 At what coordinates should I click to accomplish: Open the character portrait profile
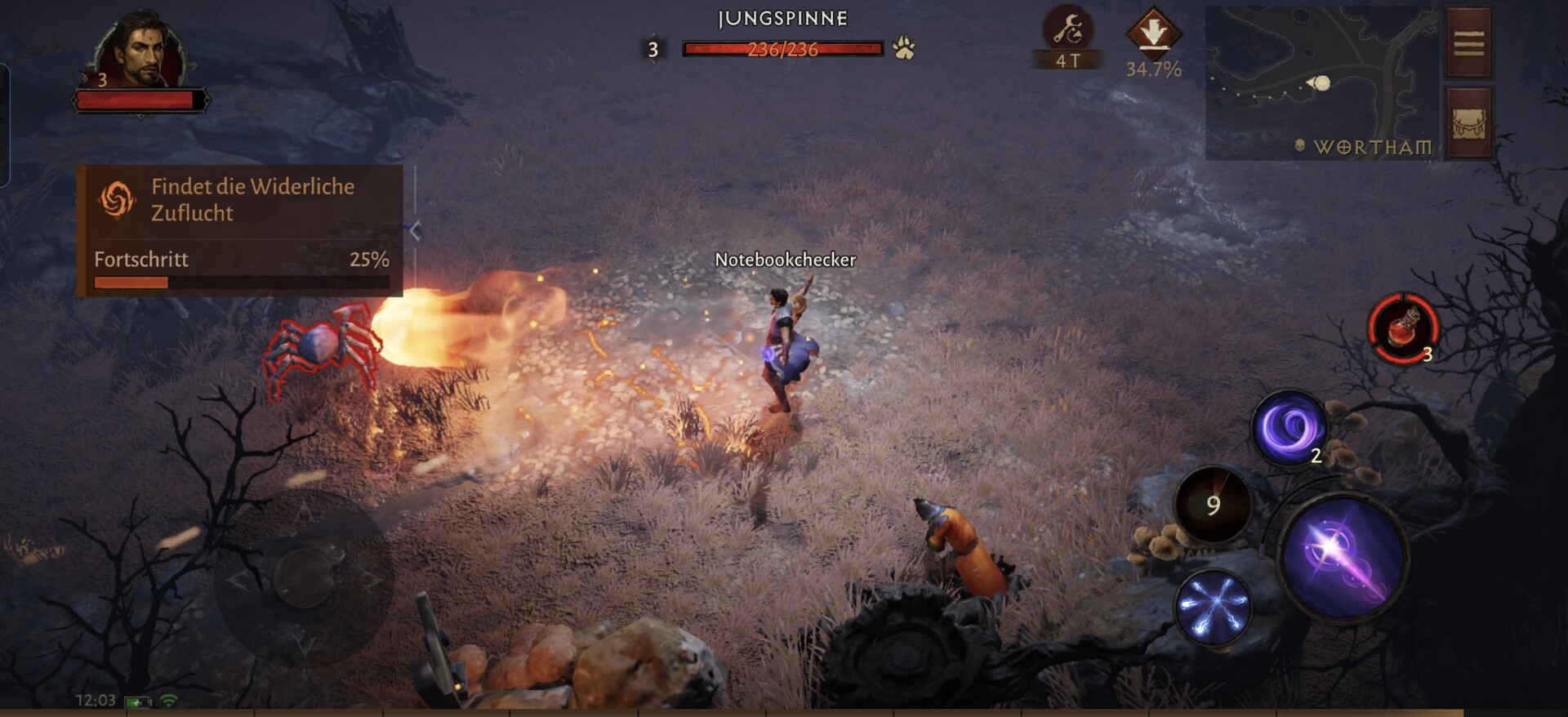[140, 51]
